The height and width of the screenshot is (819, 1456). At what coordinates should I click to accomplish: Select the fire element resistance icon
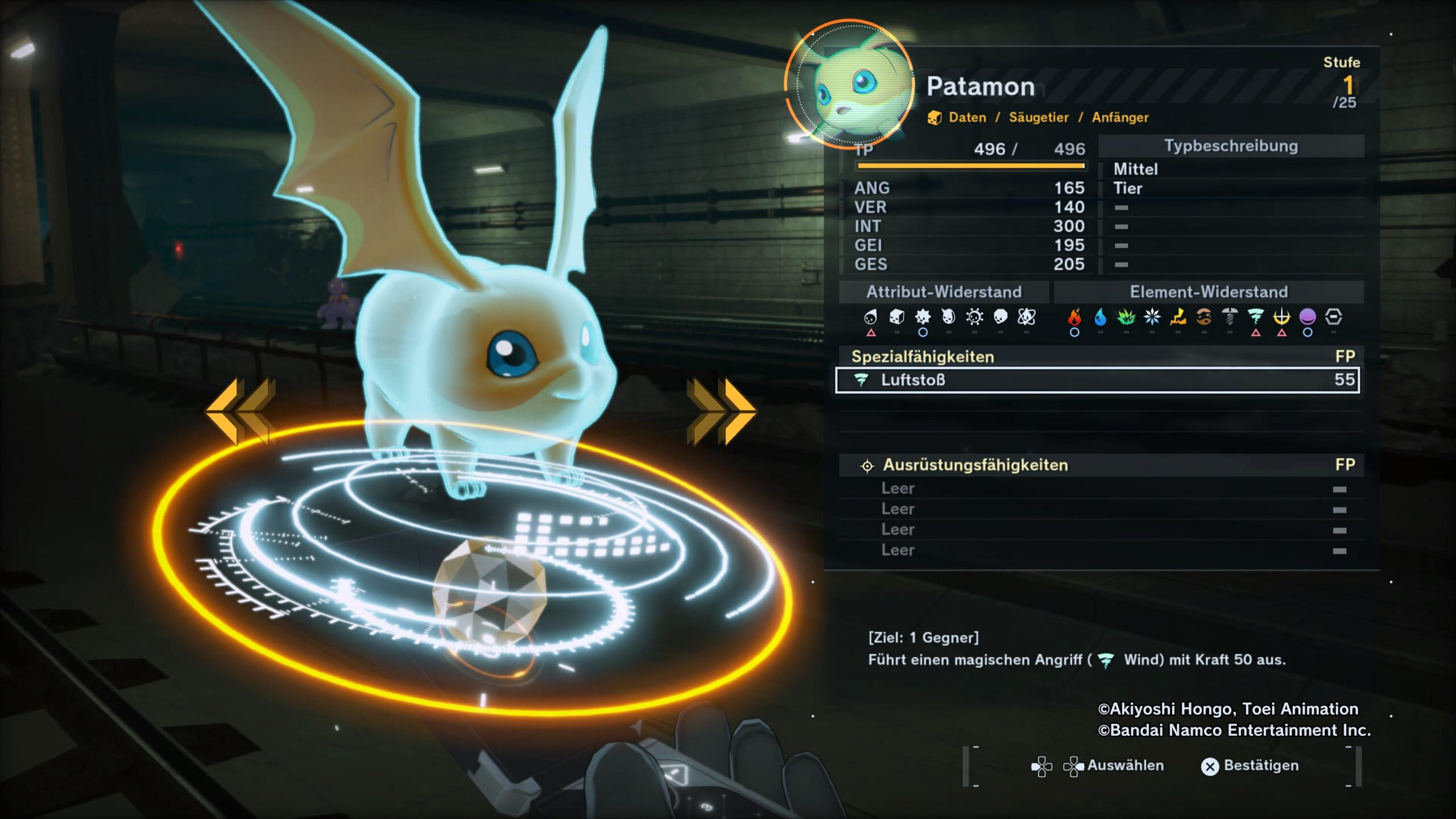pos(1074,317)
